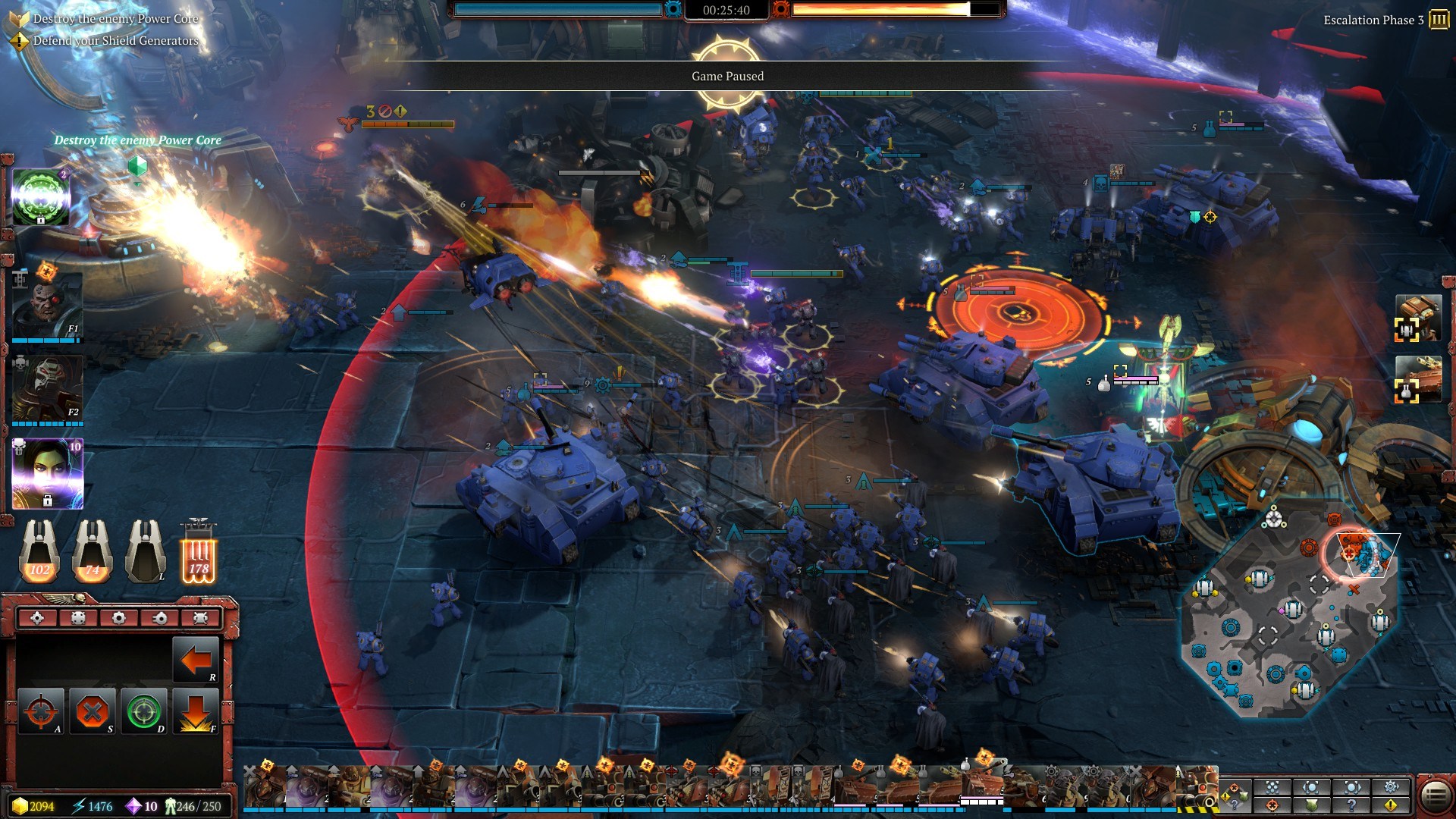Image resolution: width=1456 pixels, height=819 pixels.
Task: Open the main menu round button
Action: tap(1435, 796)
